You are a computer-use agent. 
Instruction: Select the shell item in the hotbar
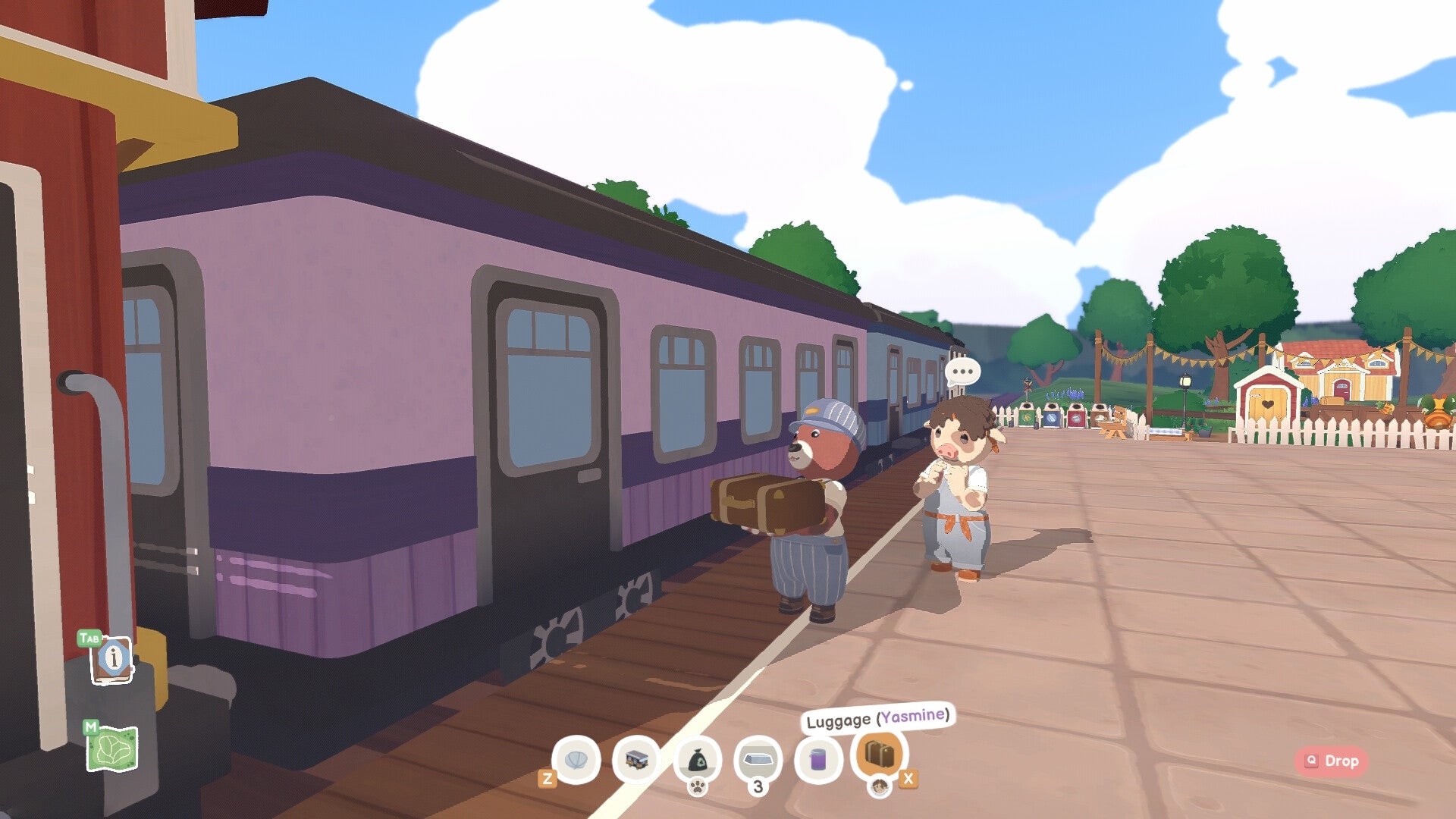pos(576,758)
